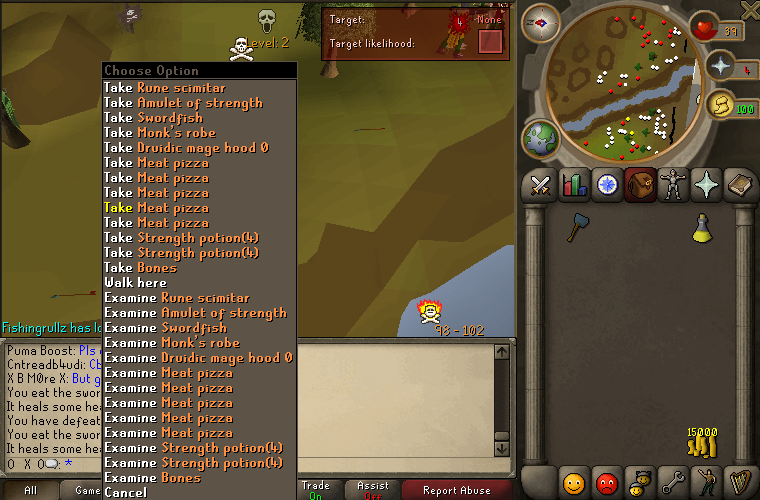Open the options wrench tab

coord(673,482)
